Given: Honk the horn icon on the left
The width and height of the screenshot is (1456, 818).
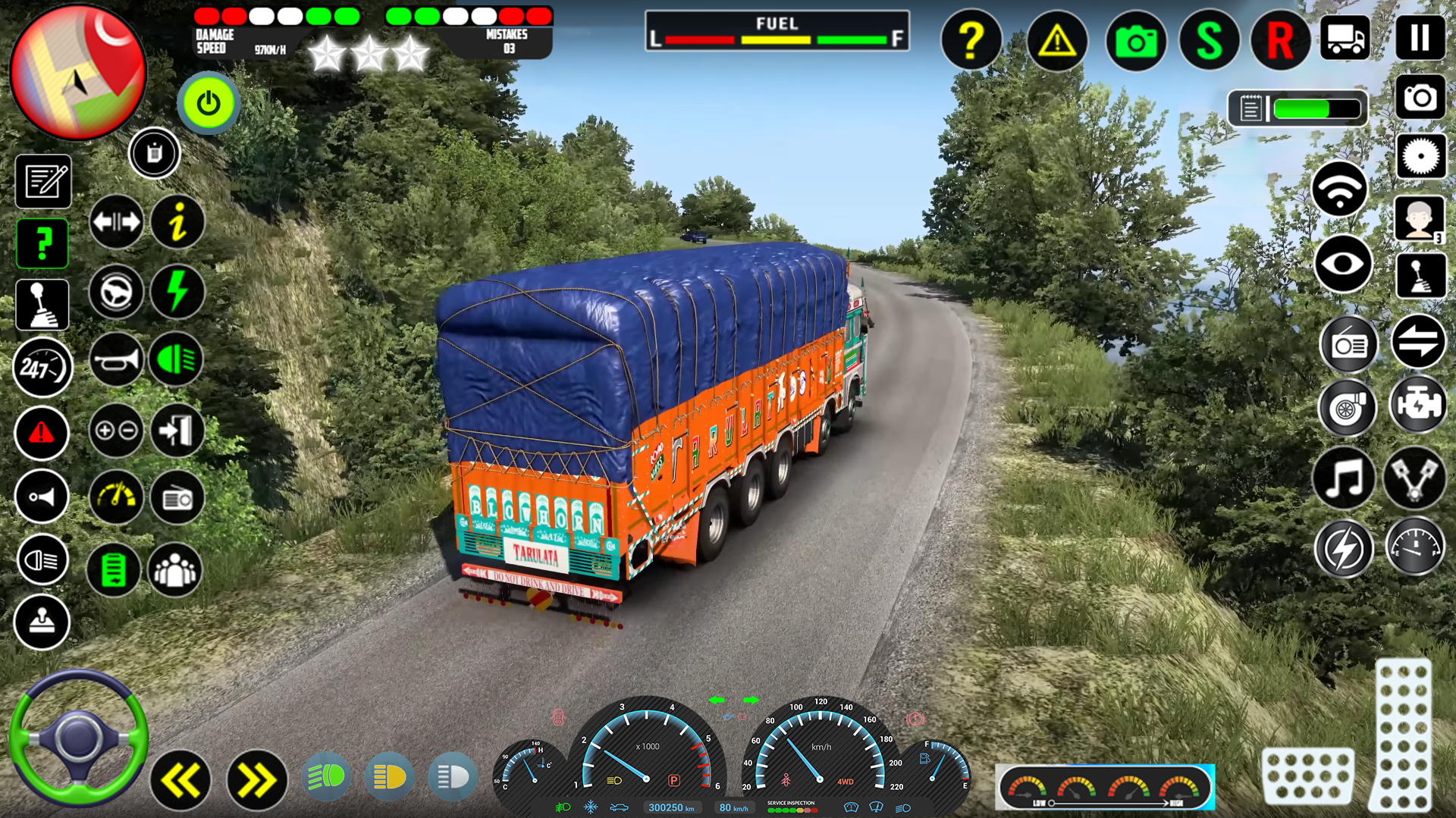Looking at the screenshot, I should (42, 497).
